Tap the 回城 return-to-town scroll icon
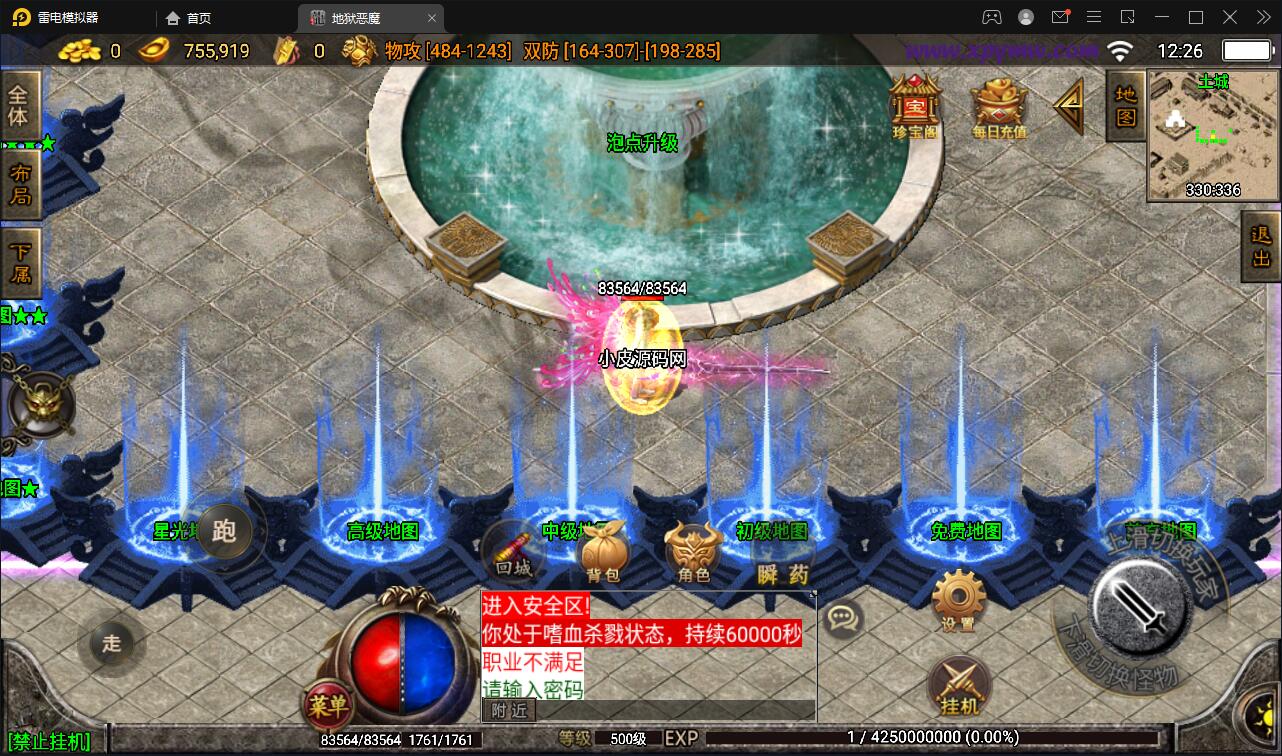The height and width of the screenshot is (756, 1282). [x=513, y=553]
